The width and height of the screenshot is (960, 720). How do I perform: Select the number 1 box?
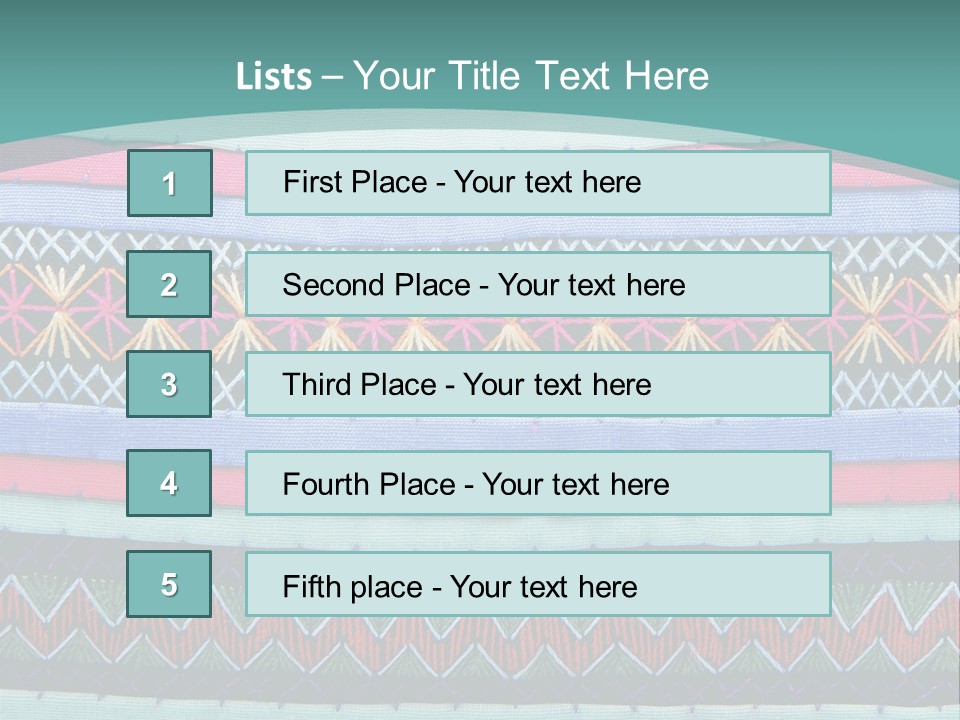tap(169, 183)
